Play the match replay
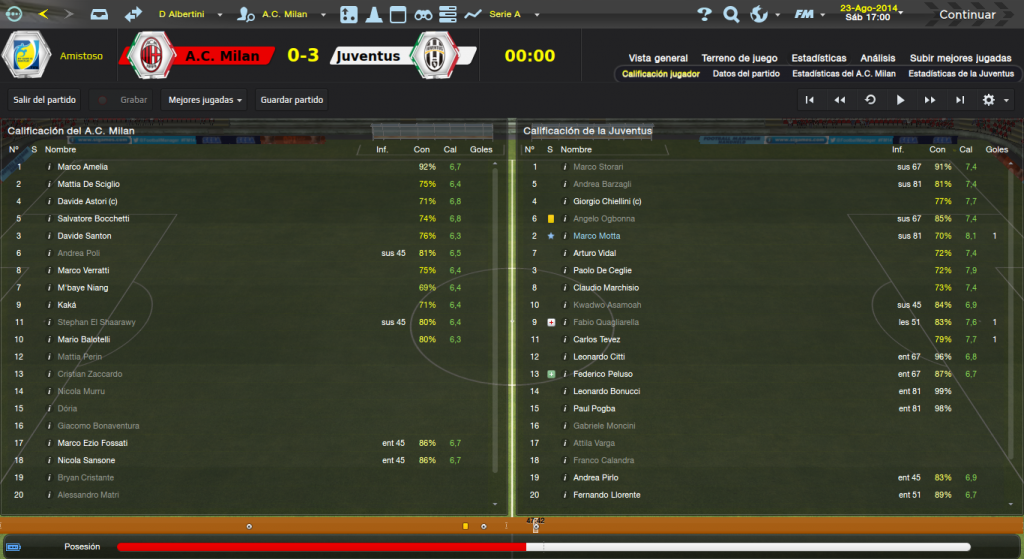The width and height of the screenshot is (1024, 559). point(900,100)
